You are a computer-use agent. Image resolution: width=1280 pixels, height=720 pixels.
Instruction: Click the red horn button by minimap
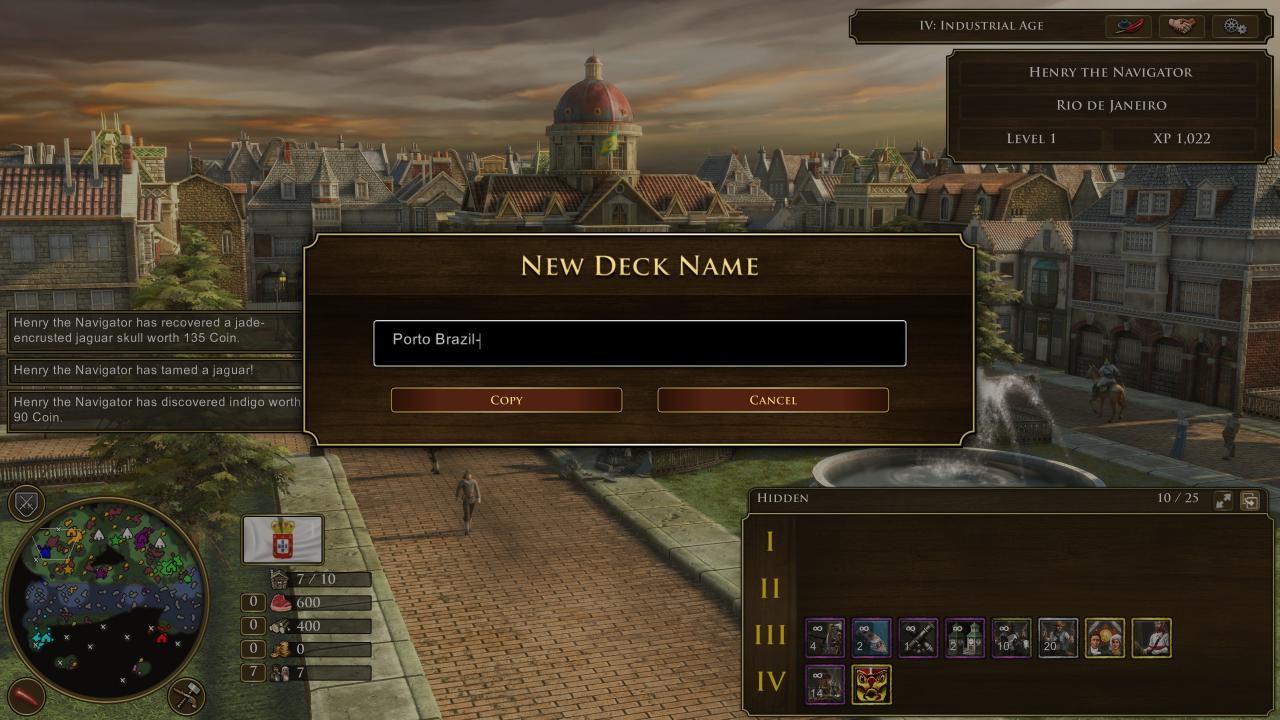(x=26, y=695)
